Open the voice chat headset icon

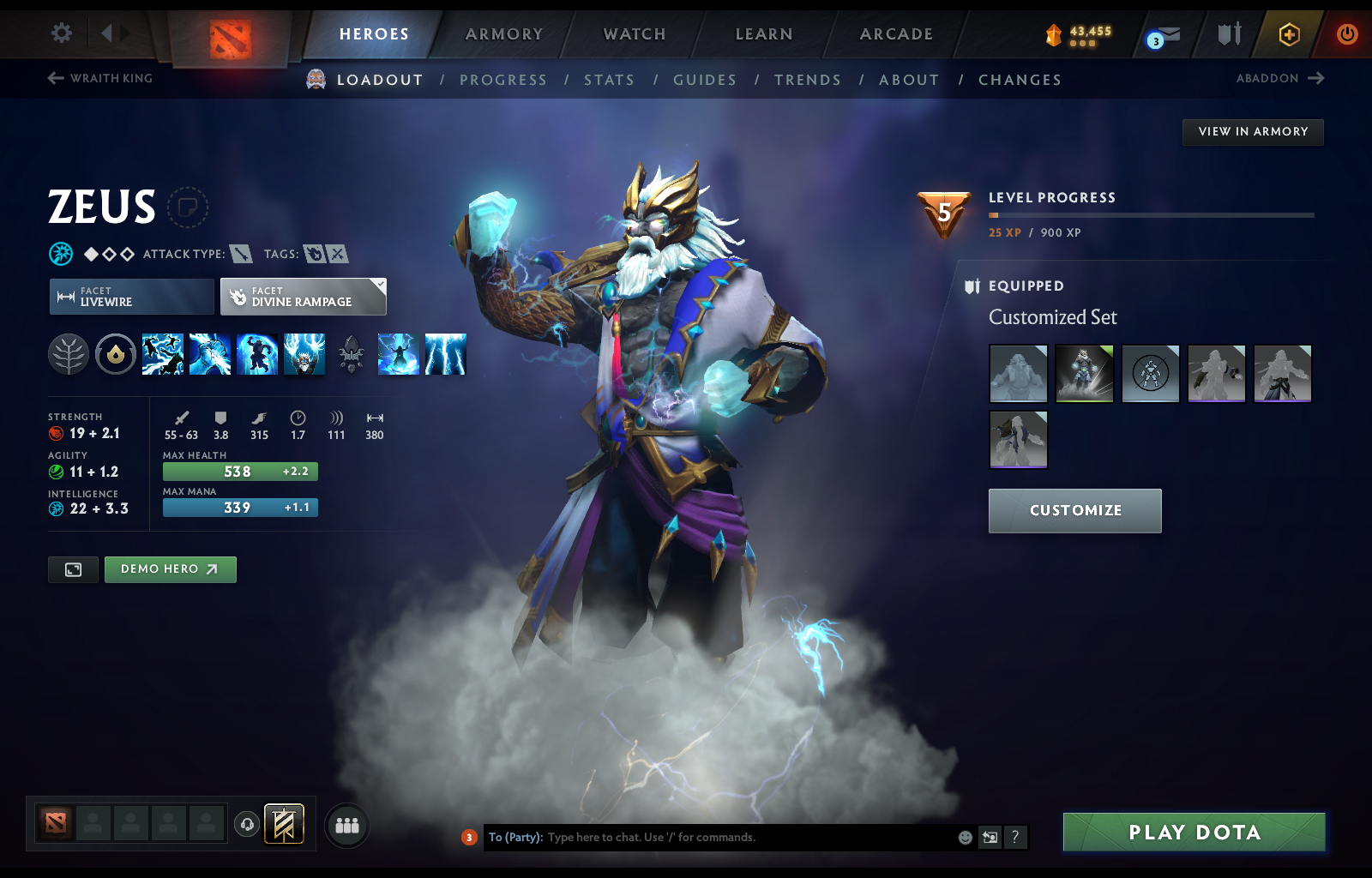[248, 822]
